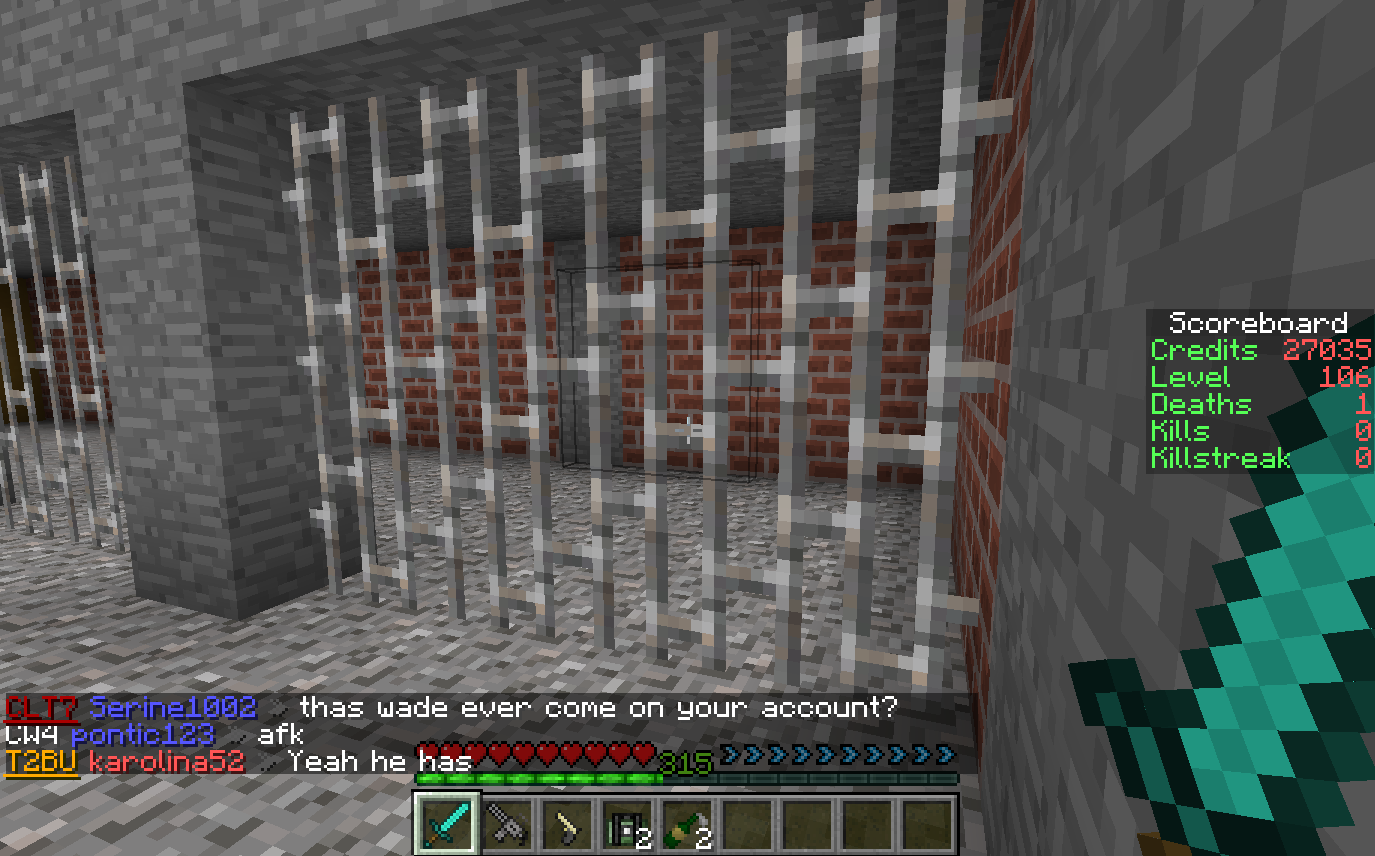This screenshot has height=856, width=1375.
Task: Select the diamond sword hotbar slot
Action: 447,824
